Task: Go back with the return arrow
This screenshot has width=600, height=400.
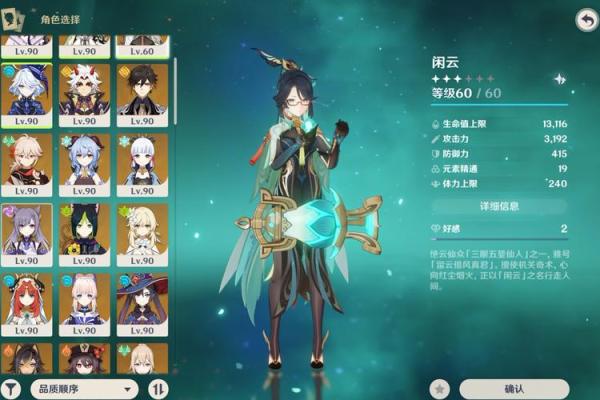Action: pos(586,19)
